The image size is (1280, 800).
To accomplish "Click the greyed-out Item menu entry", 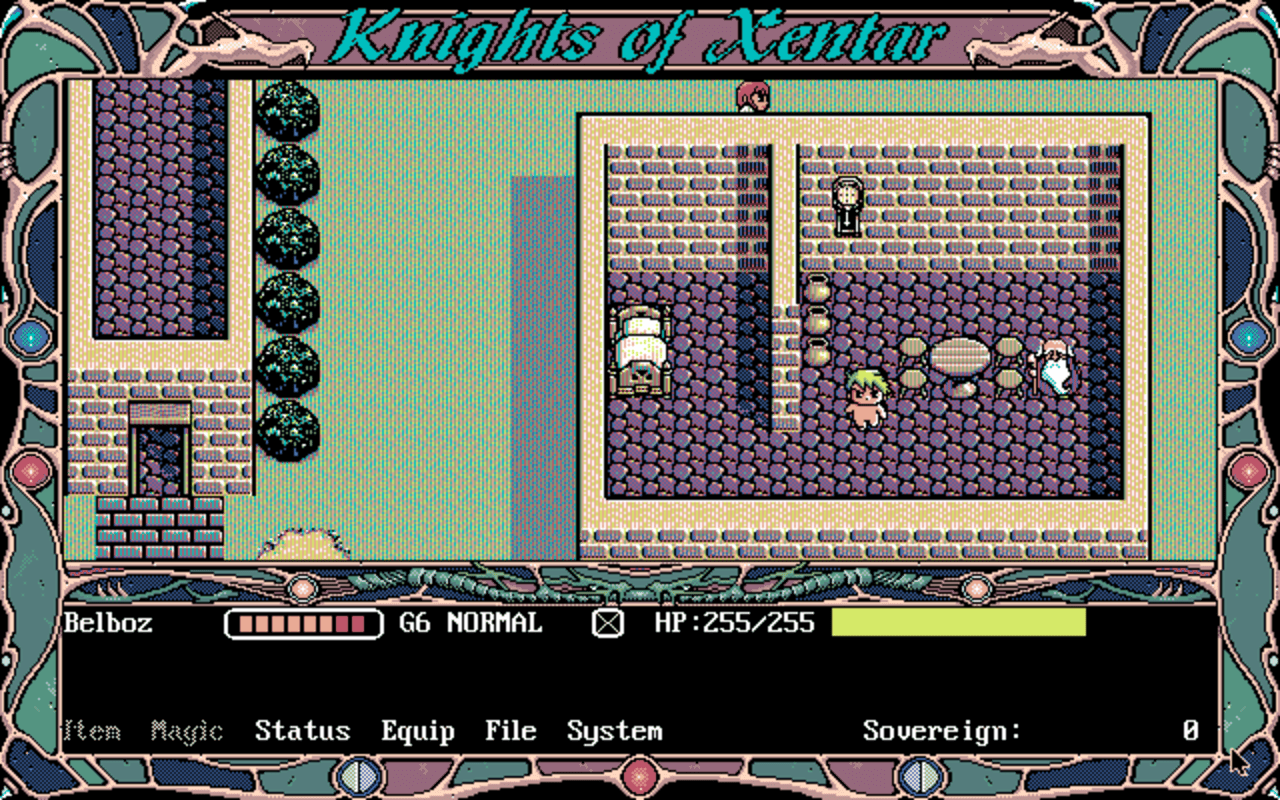I will [x=93, y=731].
